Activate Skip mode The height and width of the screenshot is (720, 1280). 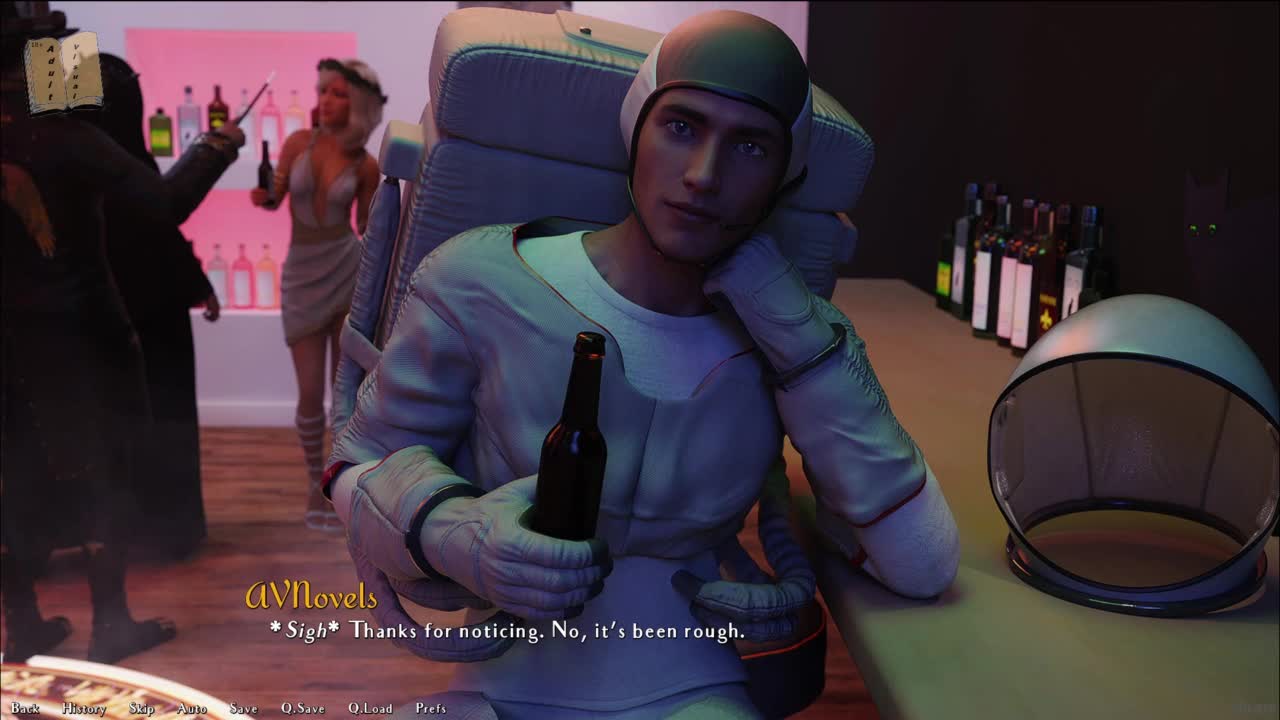click(142, 708)
